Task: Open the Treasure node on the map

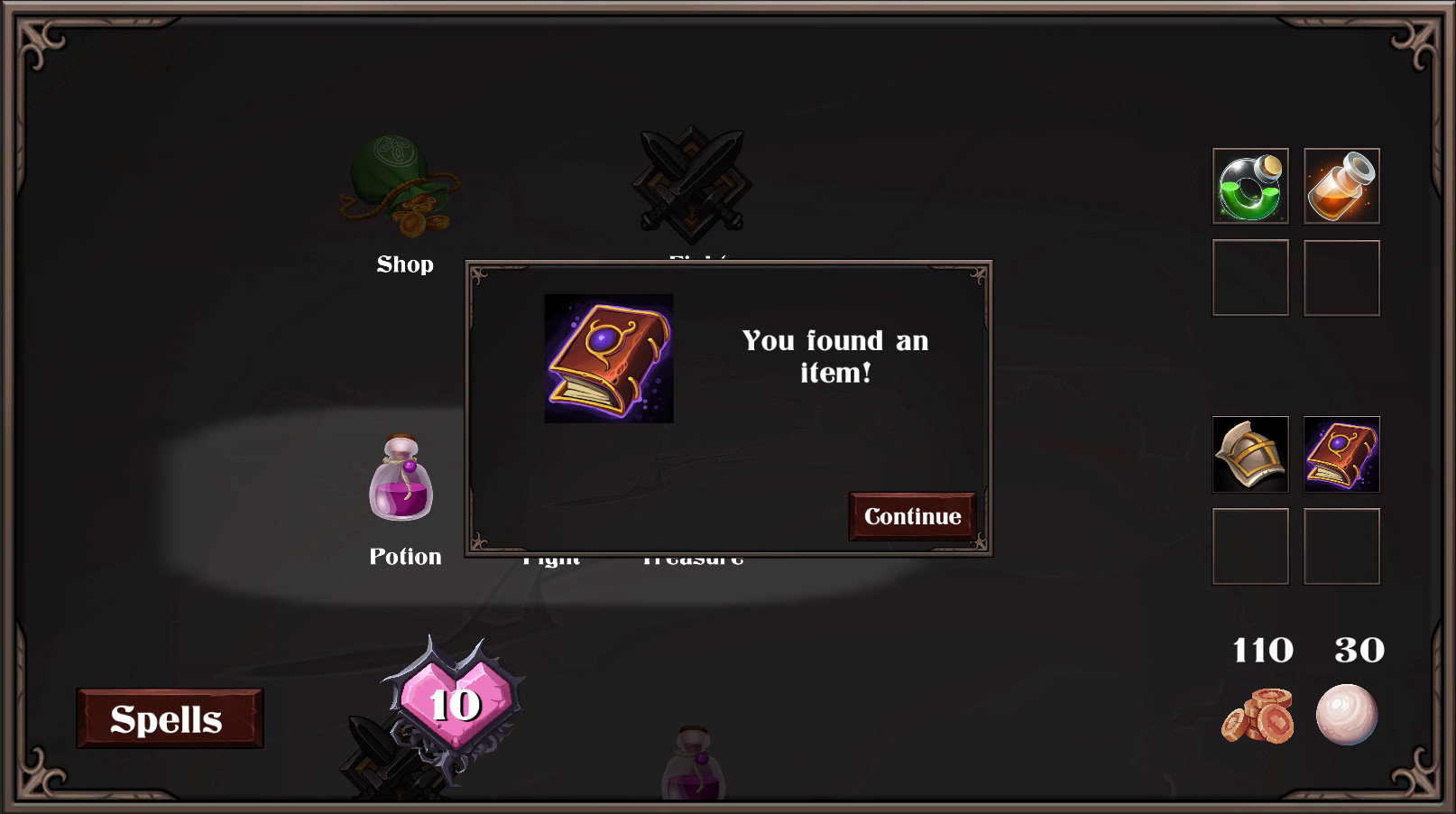Action: 693,557
